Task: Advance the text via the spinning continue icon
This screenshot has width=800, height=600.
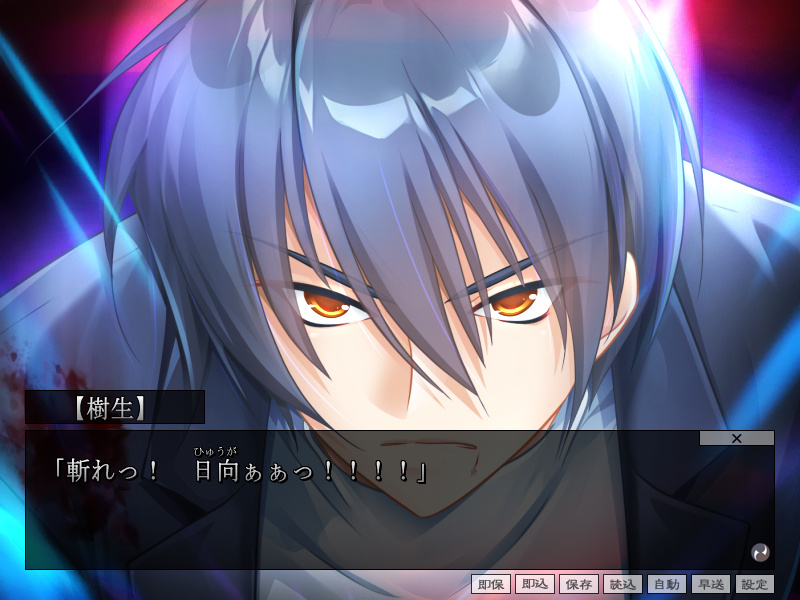Action: point(760,551)
